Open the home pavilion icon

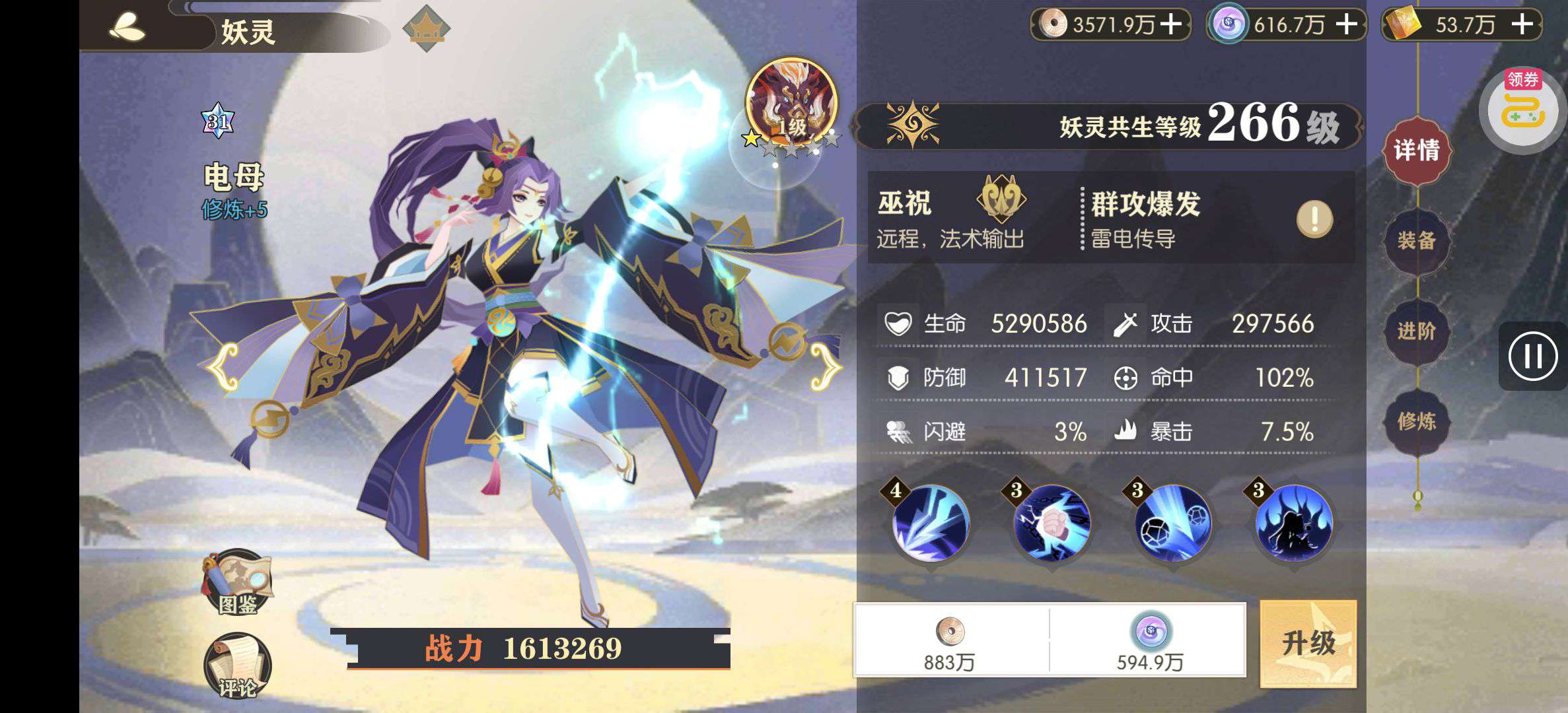pyautogui.click(x=426, y=29)
